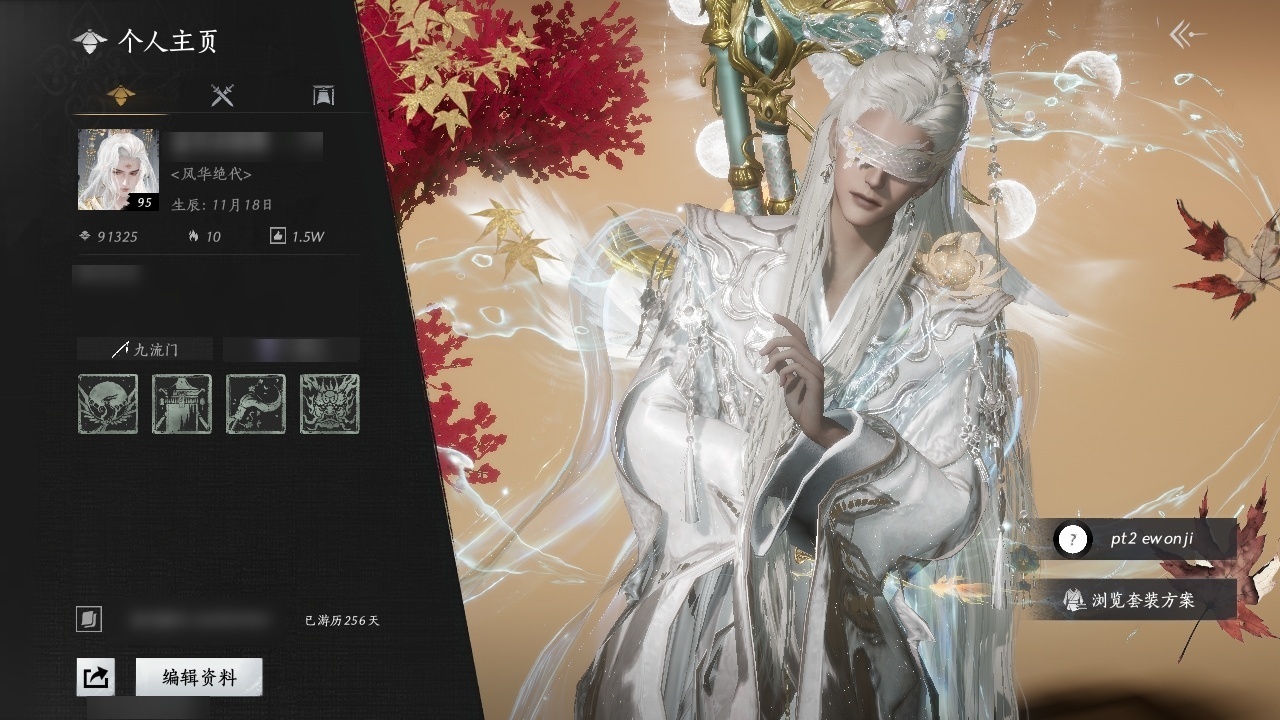Choose the pavilion building badge
Viewport: 1280px width, 720px height.
pyautogui.click(x=182, y=404)
